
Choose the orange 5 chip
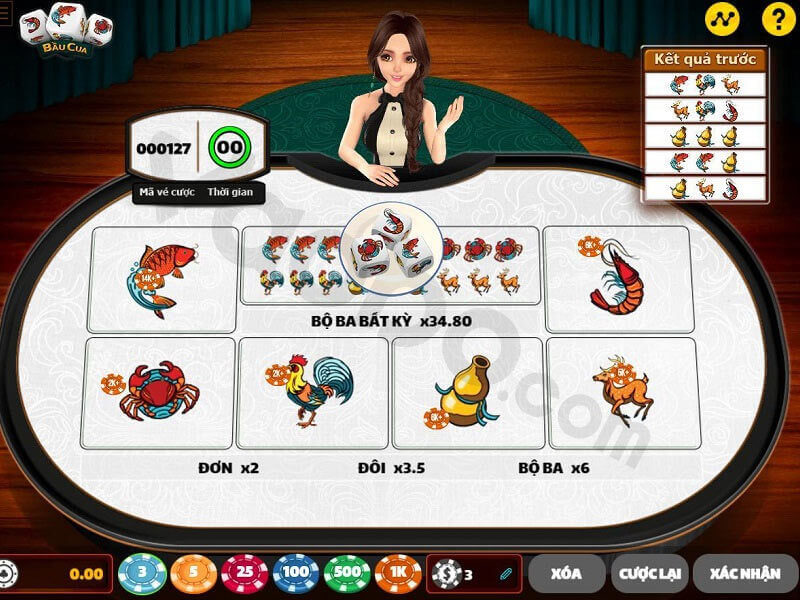tap(194, 574)
